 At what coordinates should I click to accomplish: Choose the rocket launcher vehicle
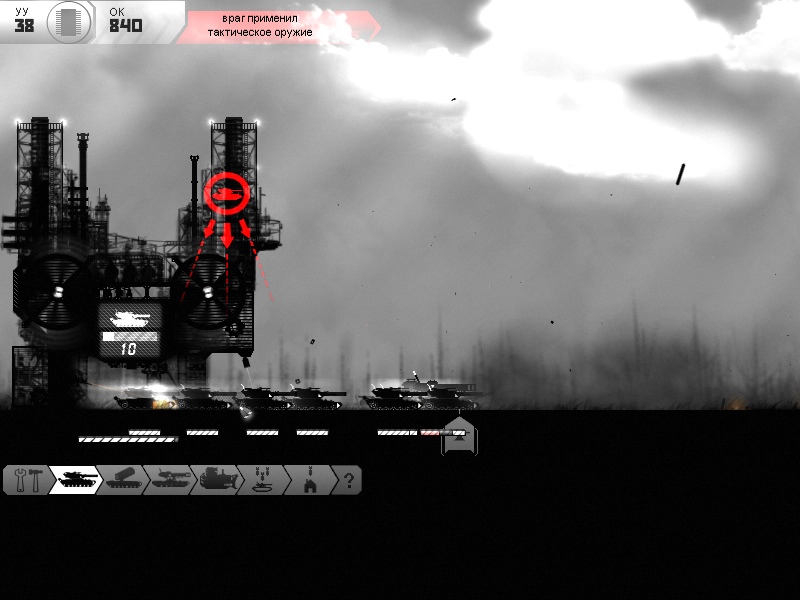[122, 480]
